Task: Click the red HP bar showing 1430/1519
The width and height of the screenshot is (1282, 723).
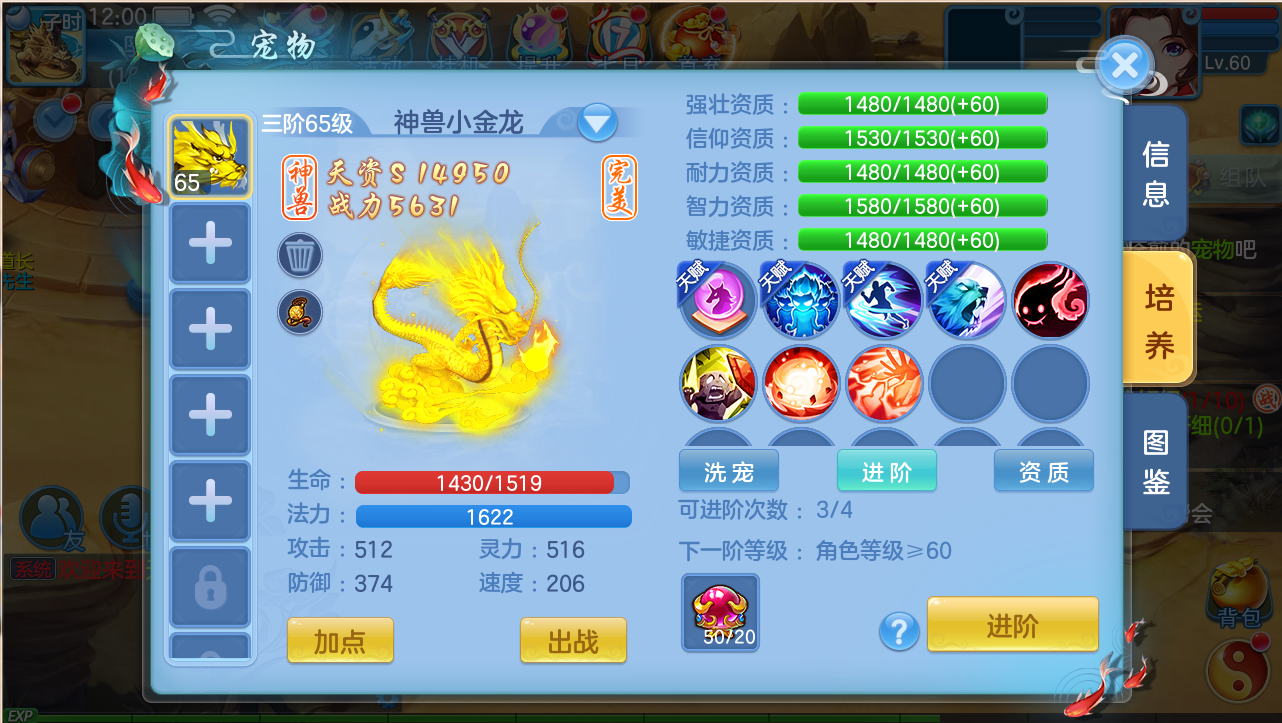Action: coord(492,482)
